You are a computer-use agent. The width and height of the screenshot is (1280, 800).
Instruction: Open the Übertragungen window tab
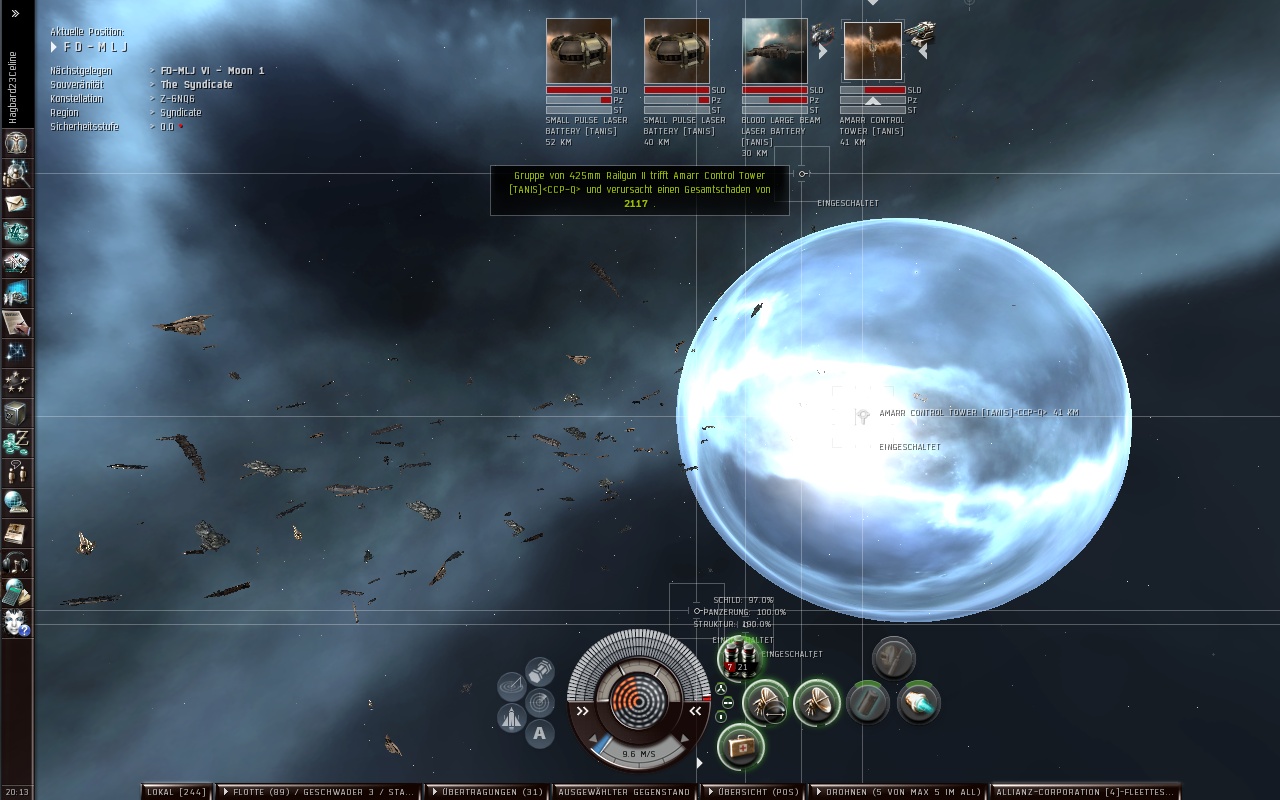(486, 792)
